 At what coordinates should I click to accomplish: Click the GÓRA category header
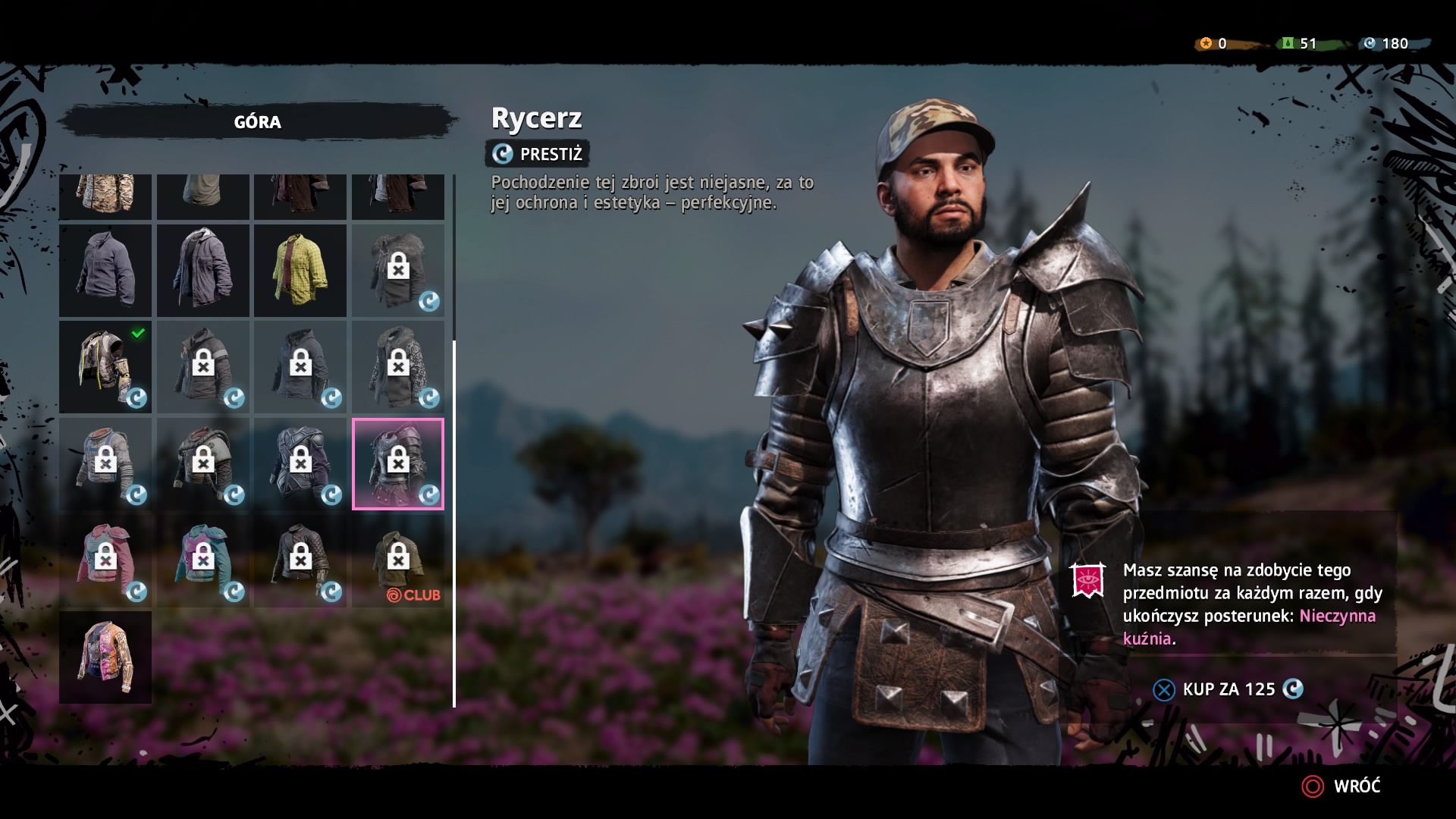(258, 122)
